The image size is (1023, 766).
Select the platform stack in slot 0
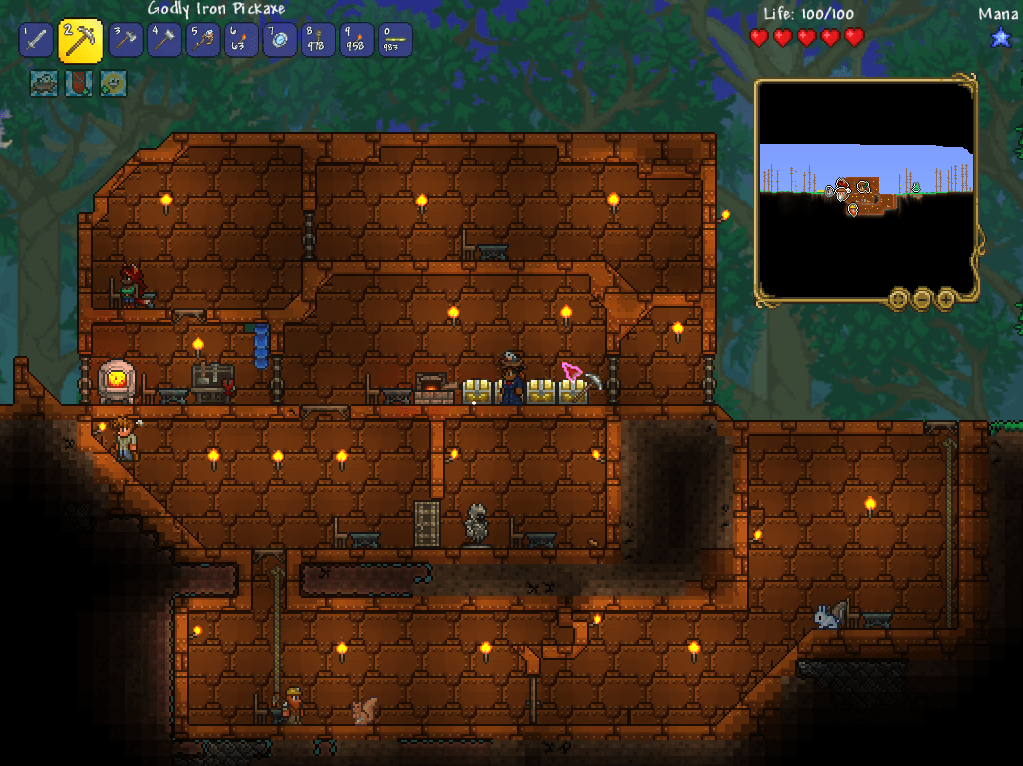(x=394, y=40)
